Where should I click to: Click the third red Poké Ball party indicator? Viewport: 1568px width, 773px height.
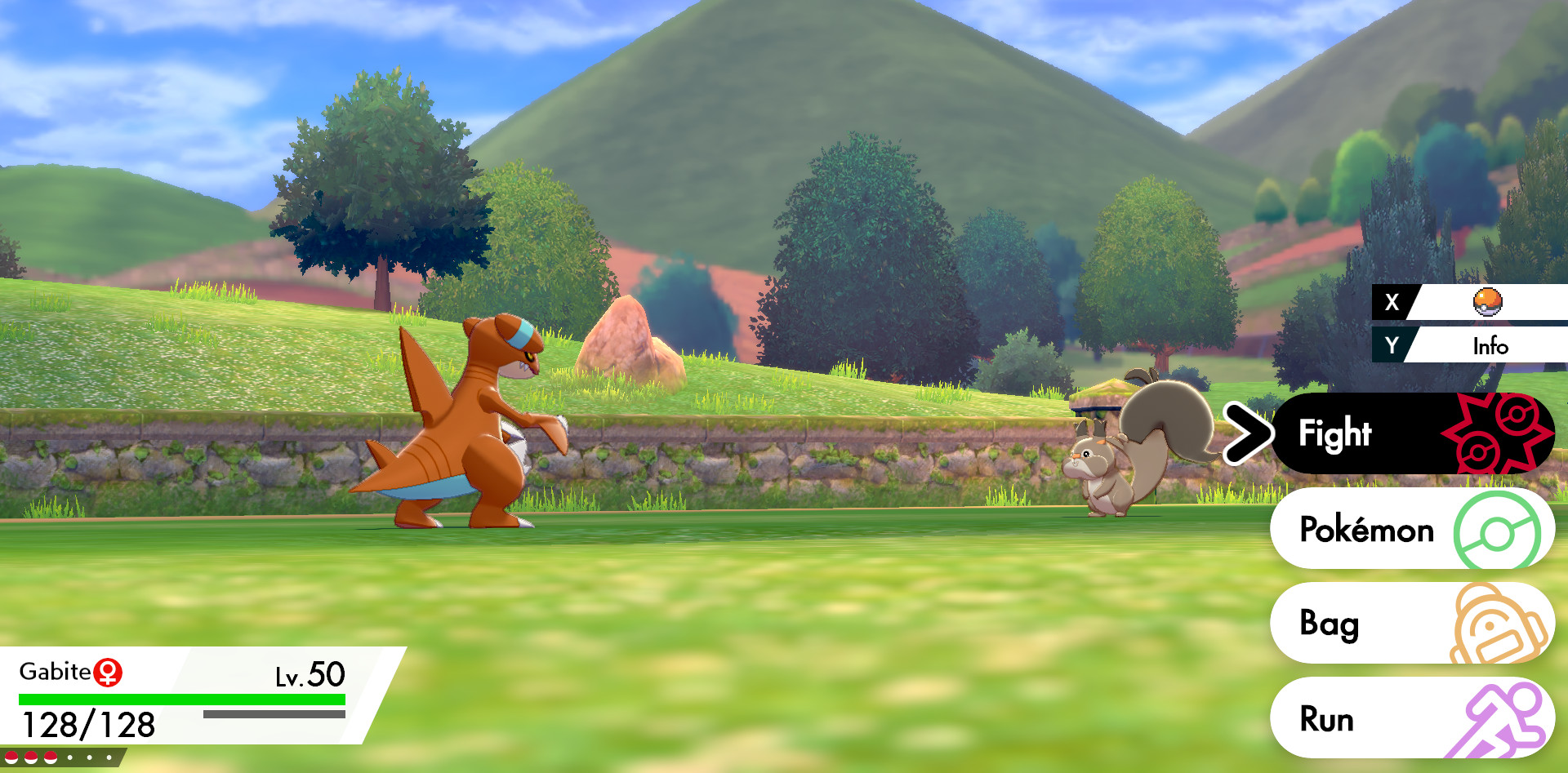[x=50, y=758]
